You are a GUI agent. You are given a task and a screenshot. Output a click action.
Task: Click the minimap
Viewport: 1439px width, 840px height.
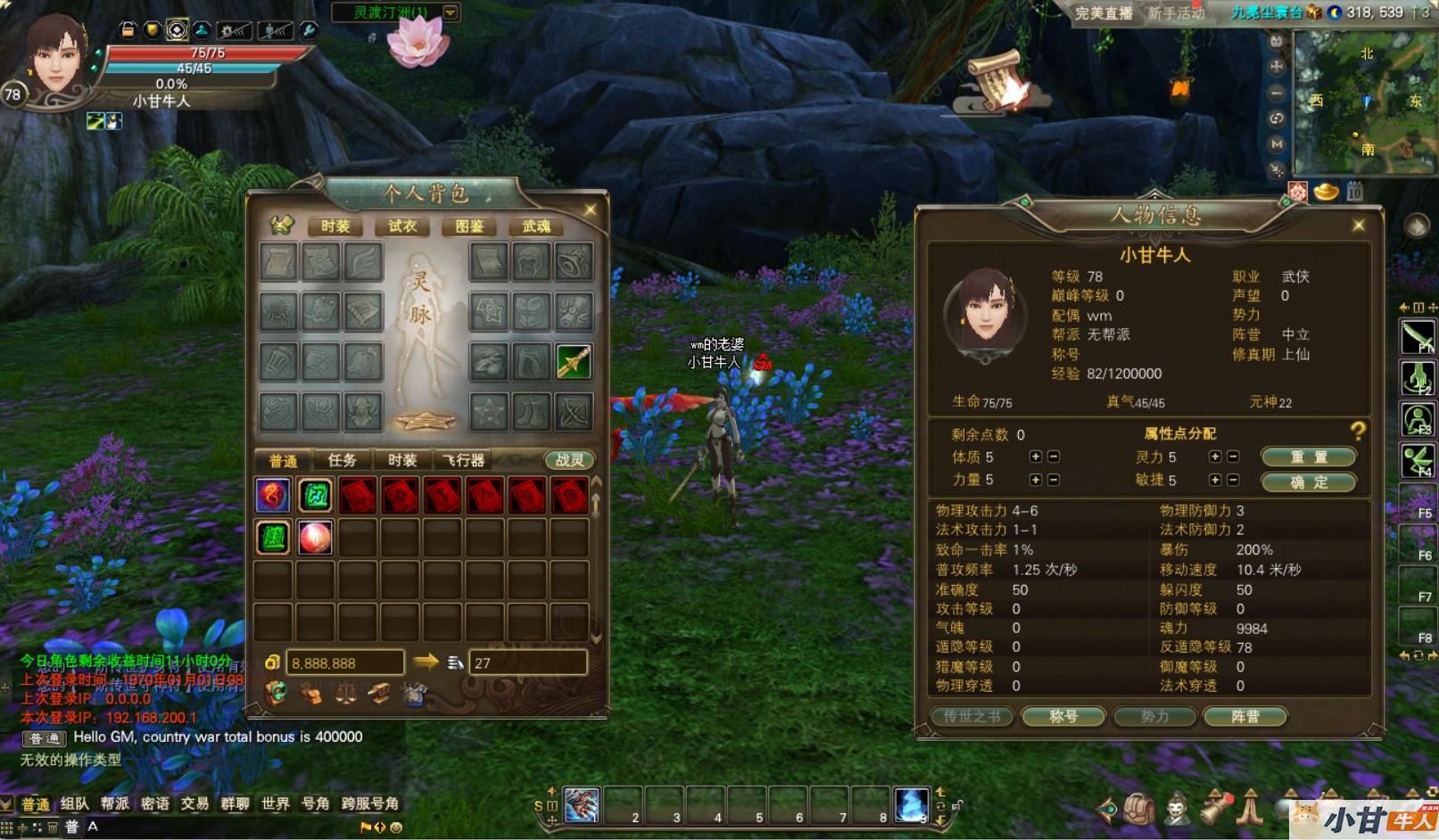pyautogui.click(x=1365, y=103)
